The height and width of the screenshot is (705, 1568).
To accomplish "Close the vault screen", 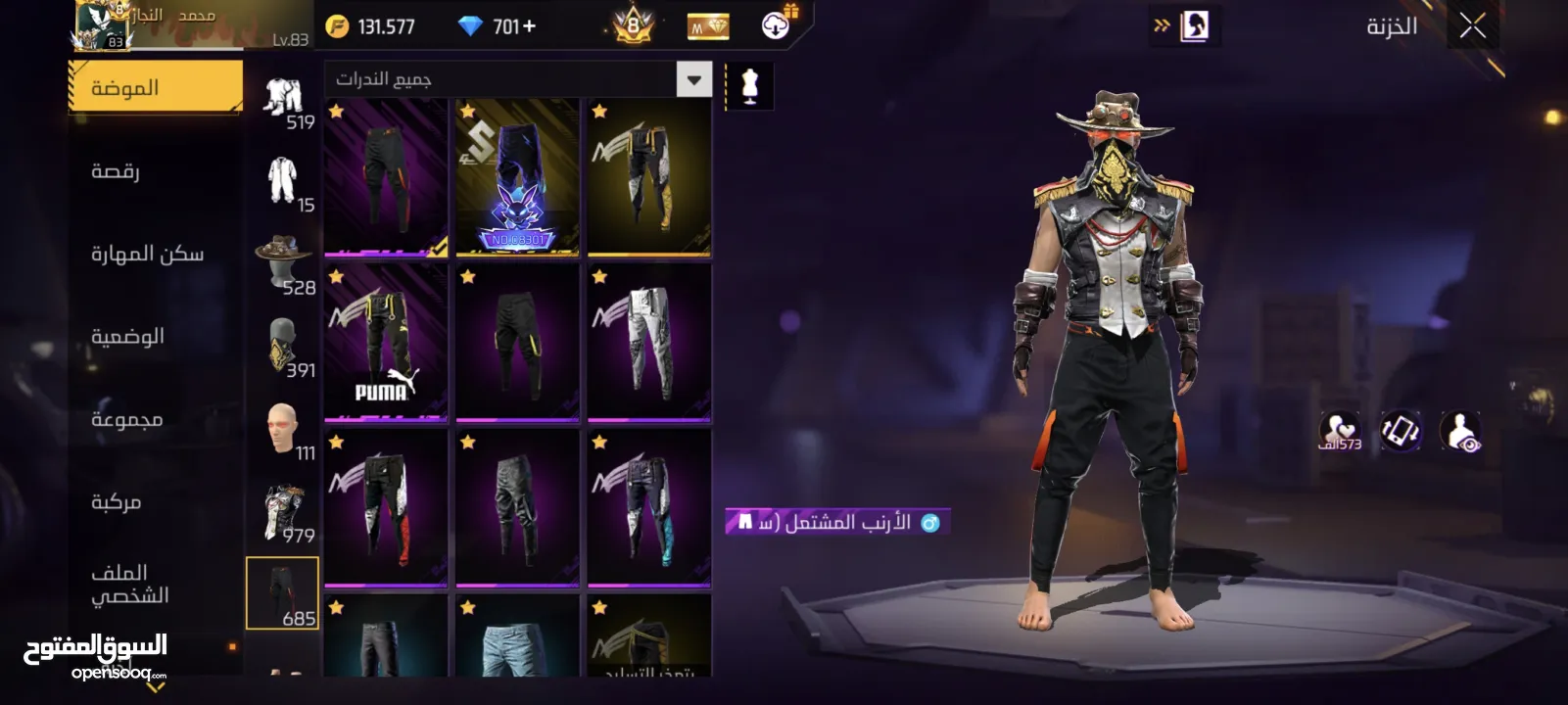I will point(1472,26).
